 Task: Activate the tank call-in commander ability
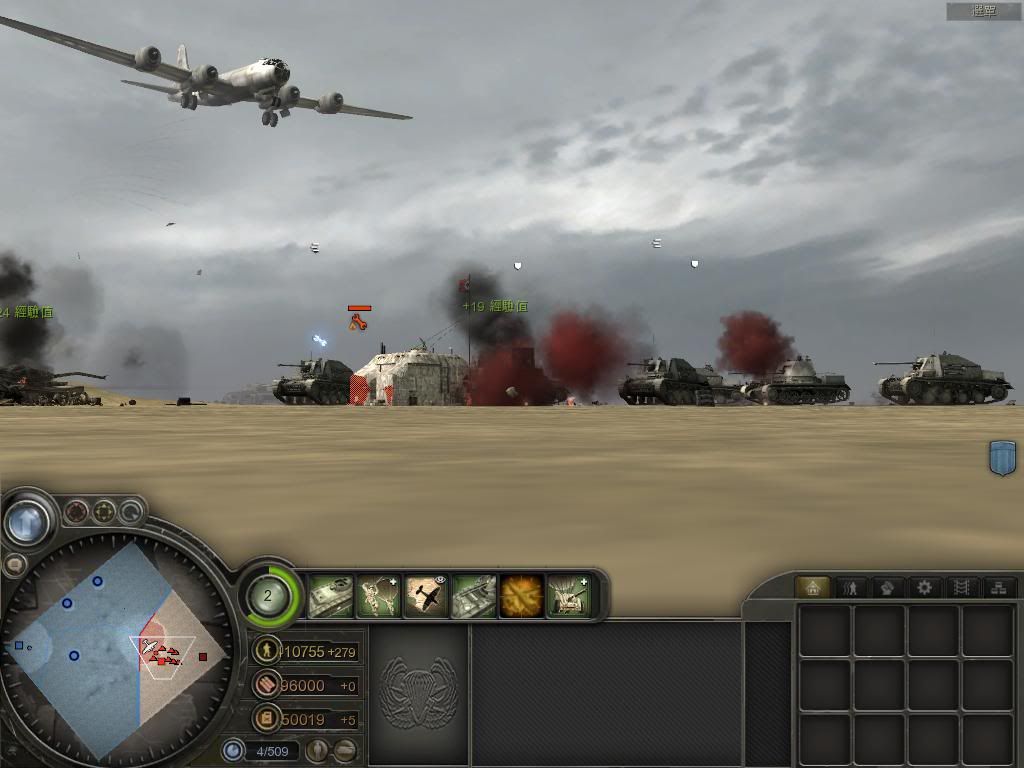[x=331, y=596]
